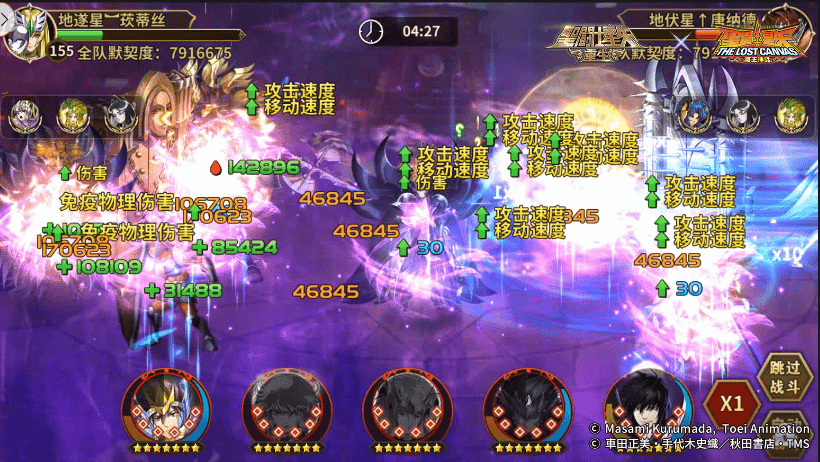Toggle the X1 battle speed
The width and height of the screenshot is (820, 462).
[x=731, y=404]
